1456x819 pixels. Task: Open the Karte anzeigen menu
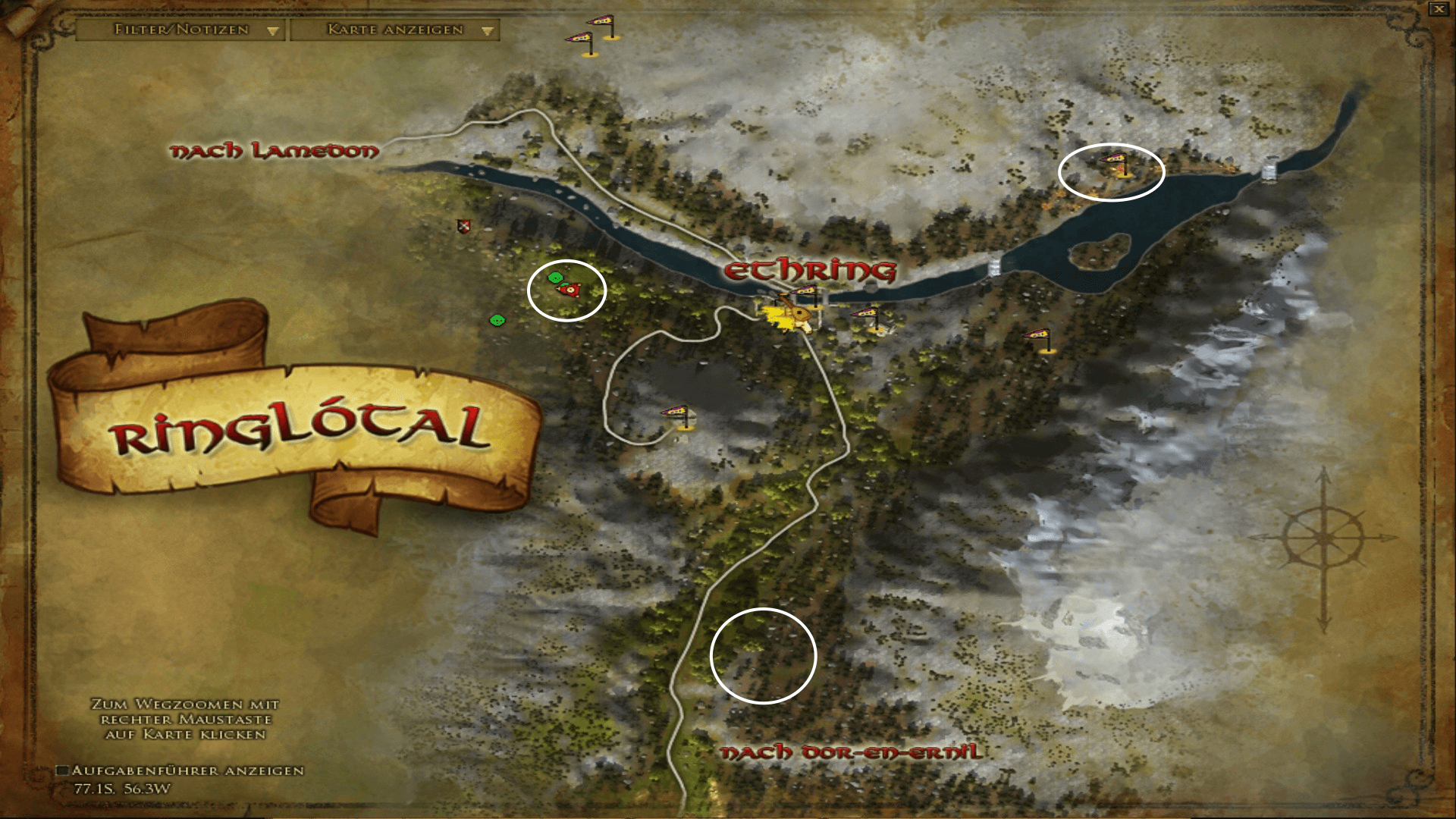pos(391,31)
